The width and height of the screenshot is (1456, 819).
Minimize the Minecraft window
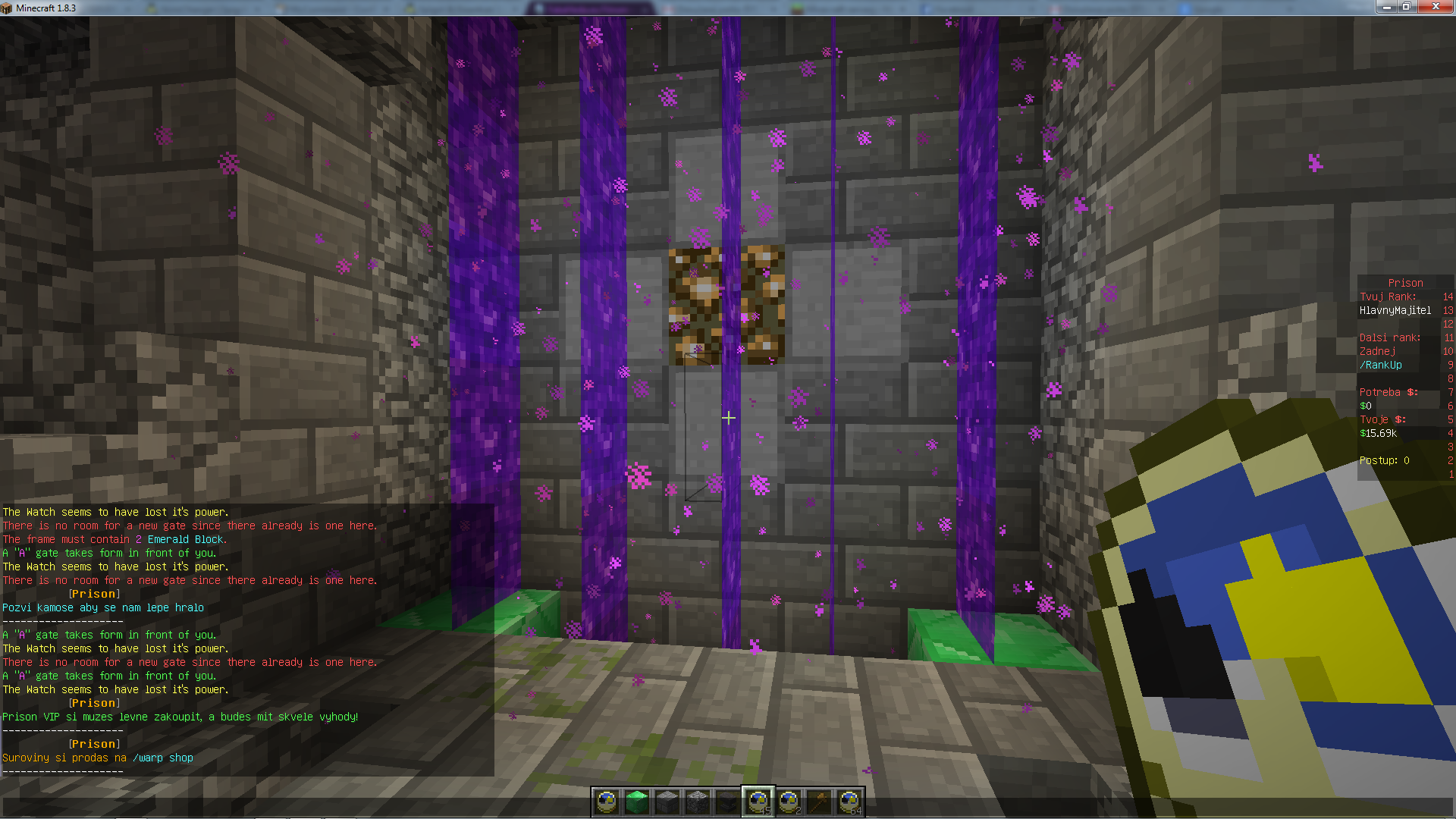coord(1386,7)
